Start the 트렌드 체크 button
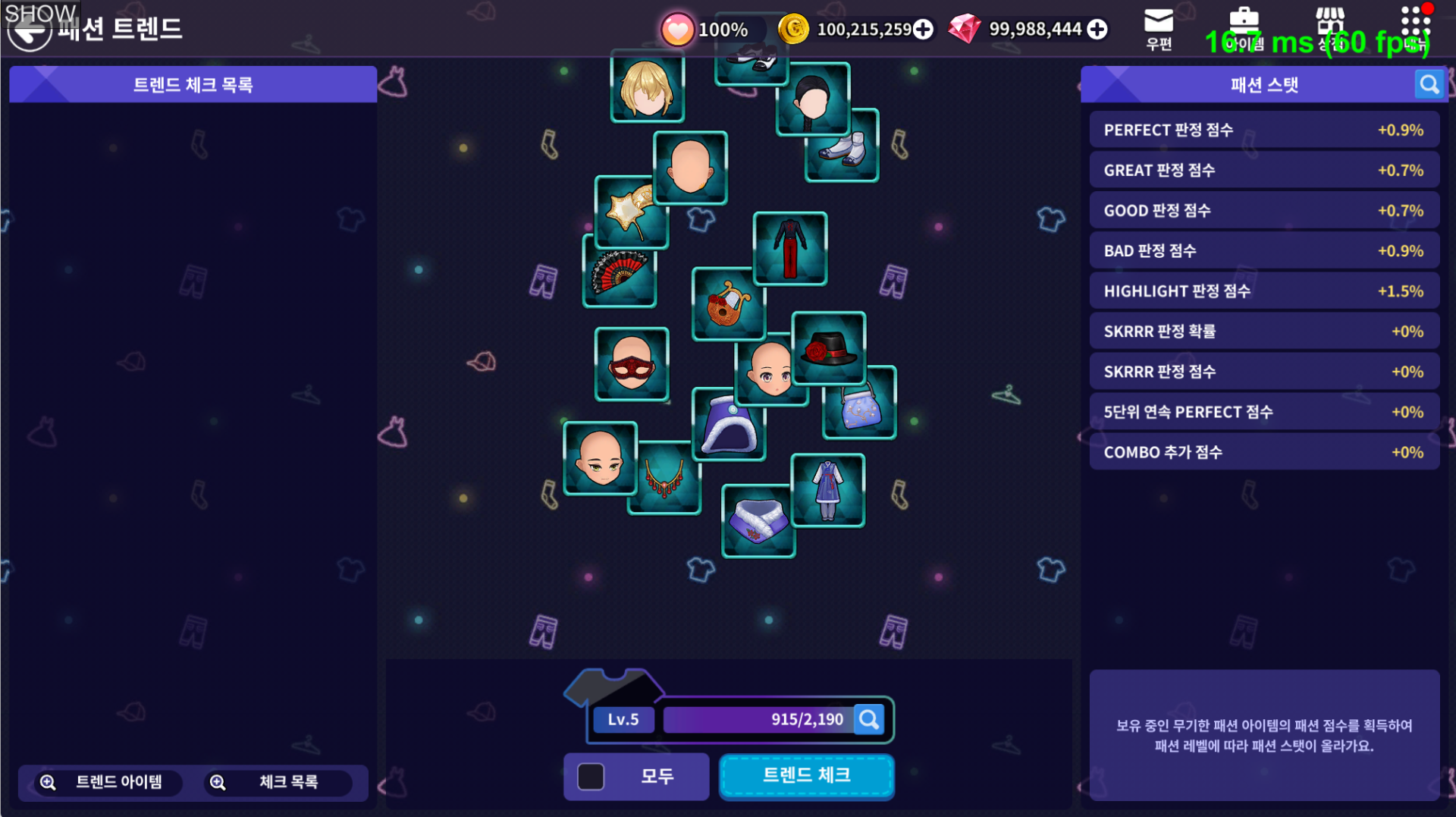The width and height of the screenshot is (1456, 817). 806,776
